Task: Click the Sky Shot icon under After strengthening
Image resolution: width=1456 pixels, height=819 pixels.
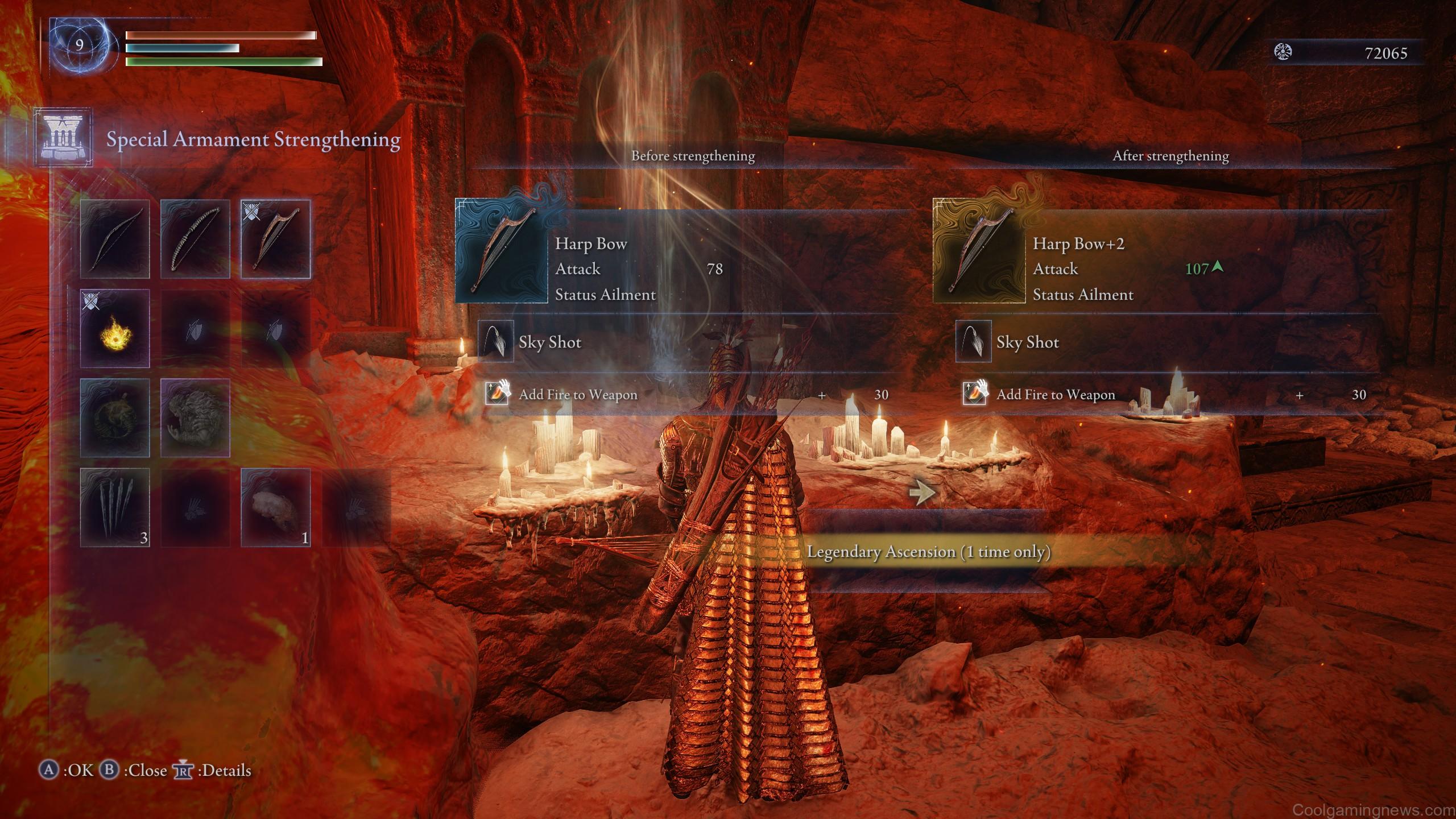Action: pyautogui.click(x=973, y=342)
